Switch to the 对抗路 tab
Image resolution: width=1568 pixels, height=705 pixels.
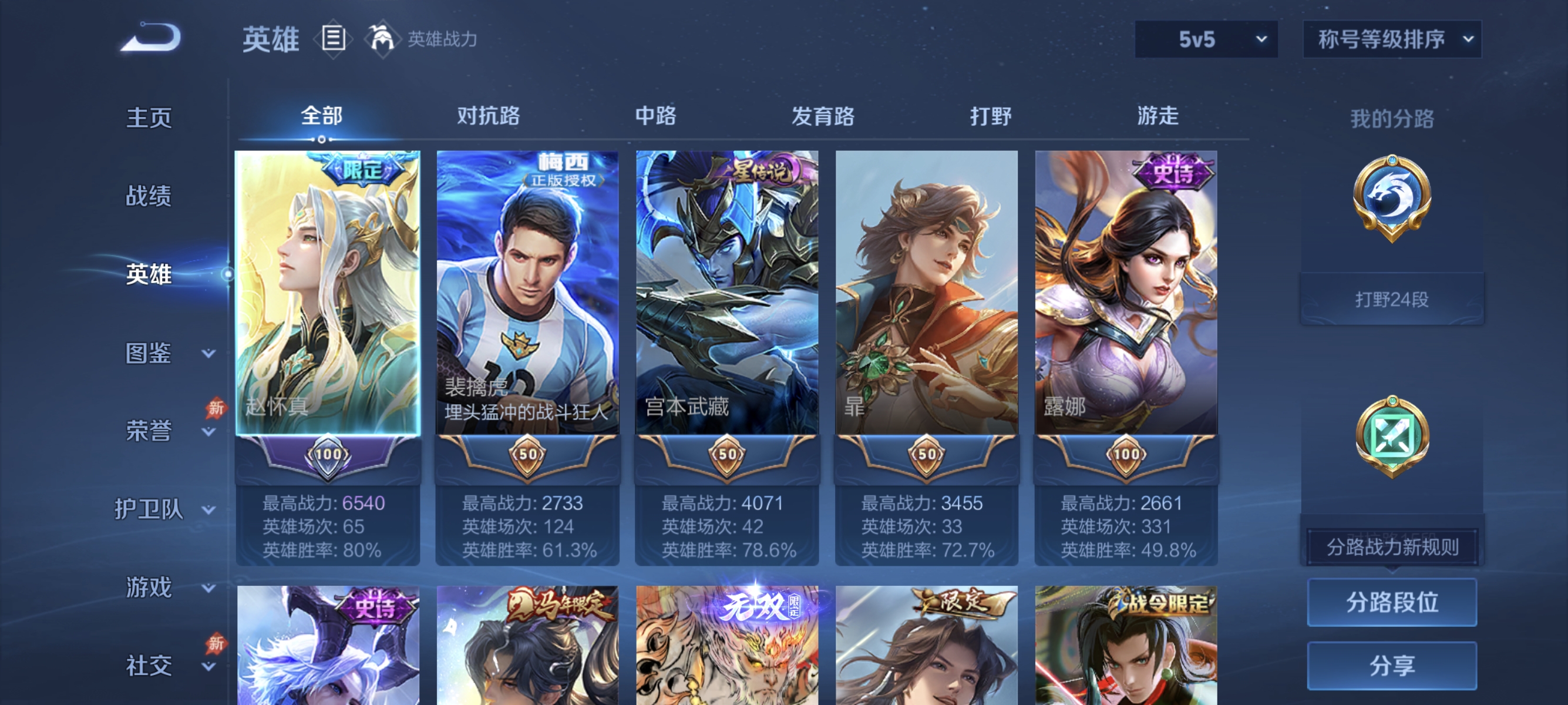[x=487, y=117]
